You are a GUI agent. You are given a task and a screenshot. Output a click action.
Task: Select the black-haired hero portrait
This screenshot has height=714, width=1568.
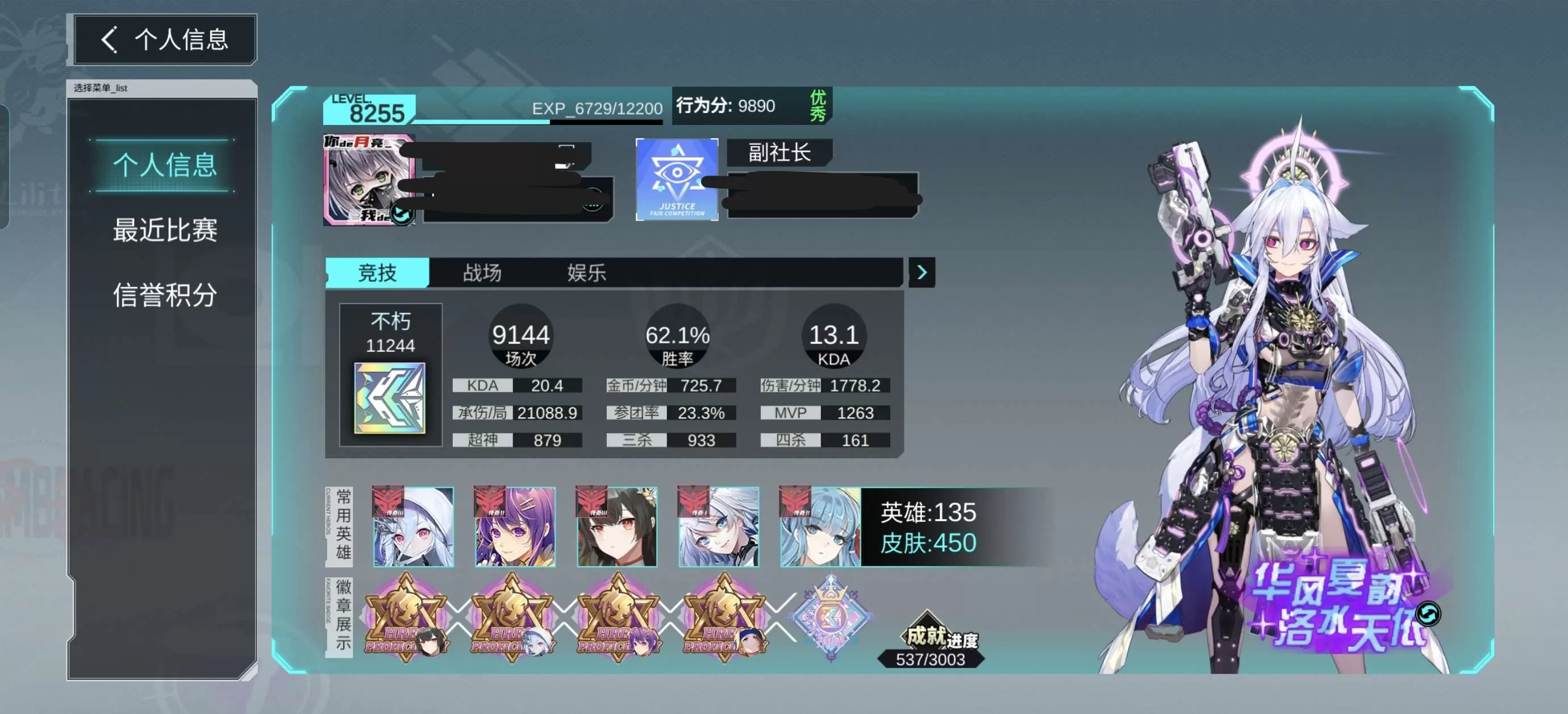click(x=616, y=527)
